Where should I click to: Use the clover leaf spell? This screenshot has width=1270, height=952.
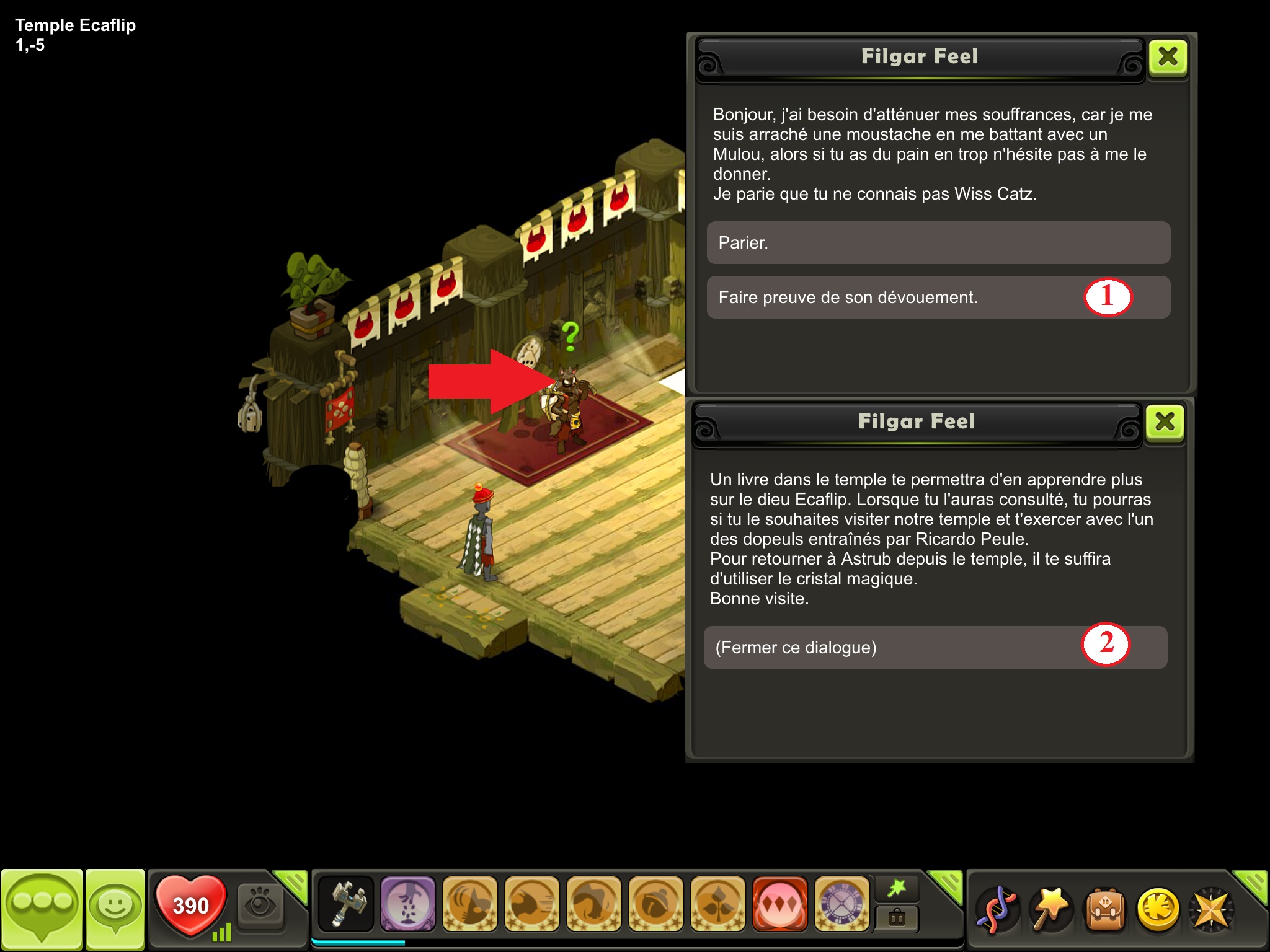(717, 904)
